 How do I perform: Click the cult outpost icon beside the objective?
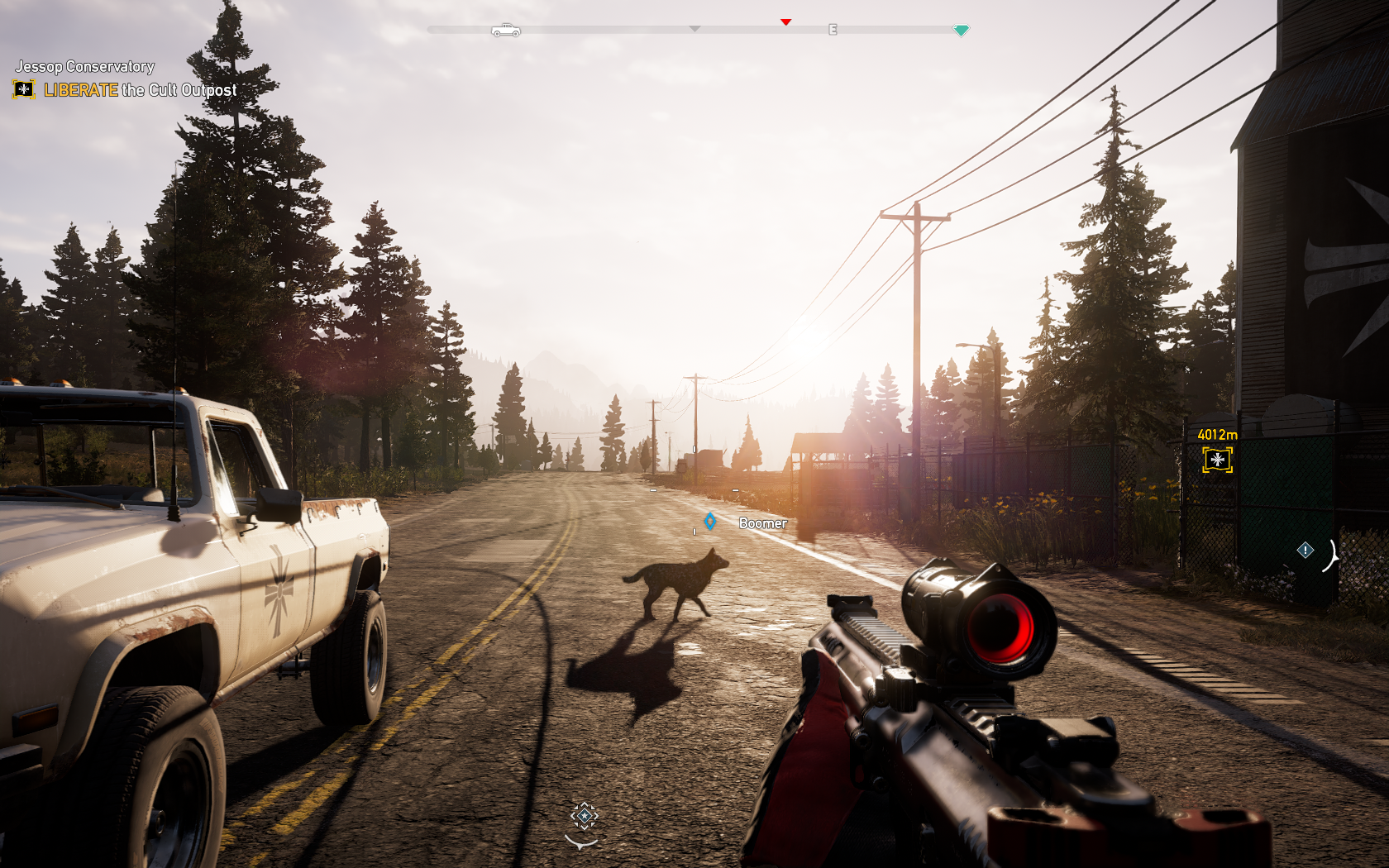tap(24, 89)
